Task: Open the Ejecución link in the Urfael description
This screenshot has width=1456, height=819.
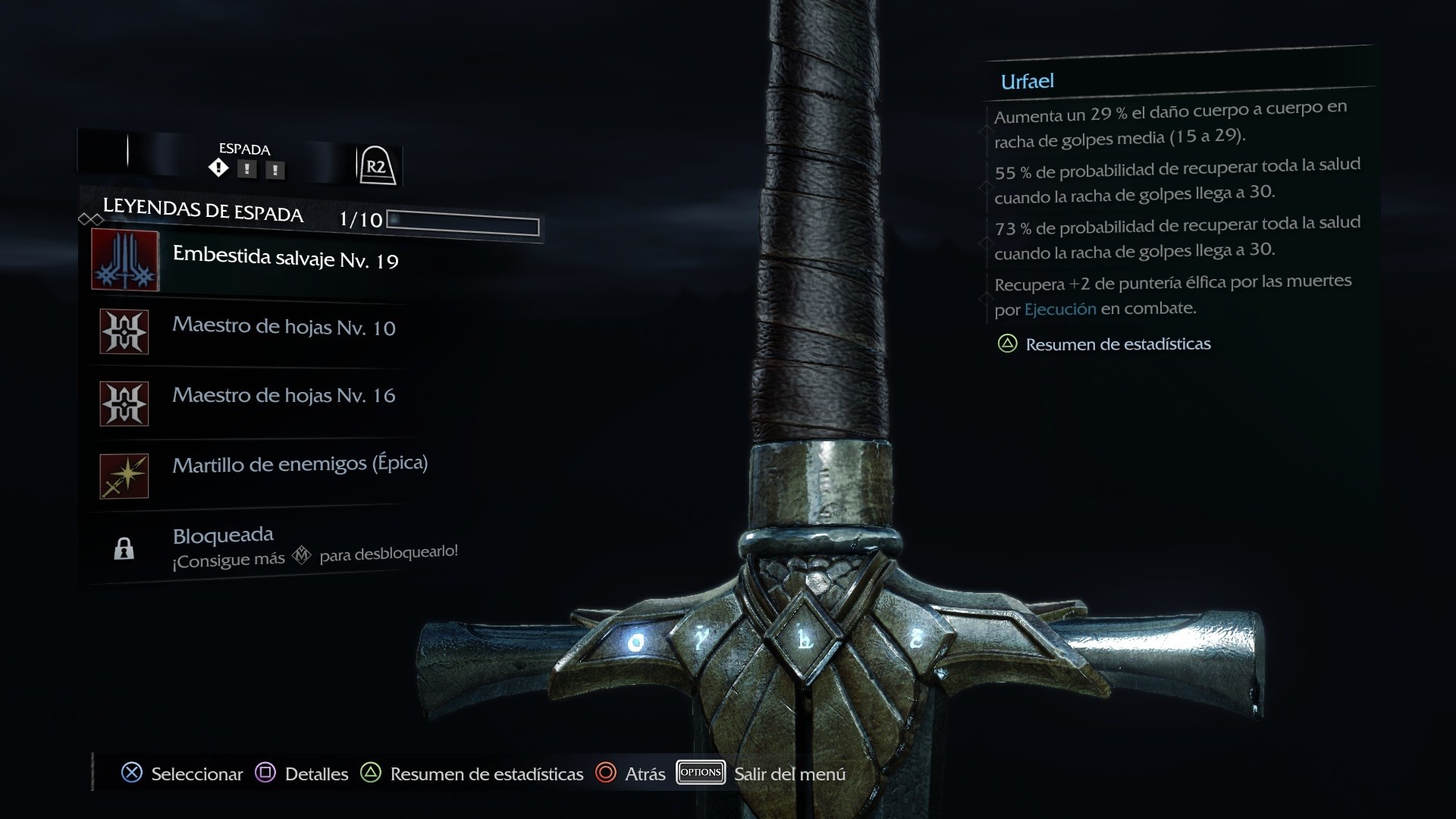Action: (1059, 309)
